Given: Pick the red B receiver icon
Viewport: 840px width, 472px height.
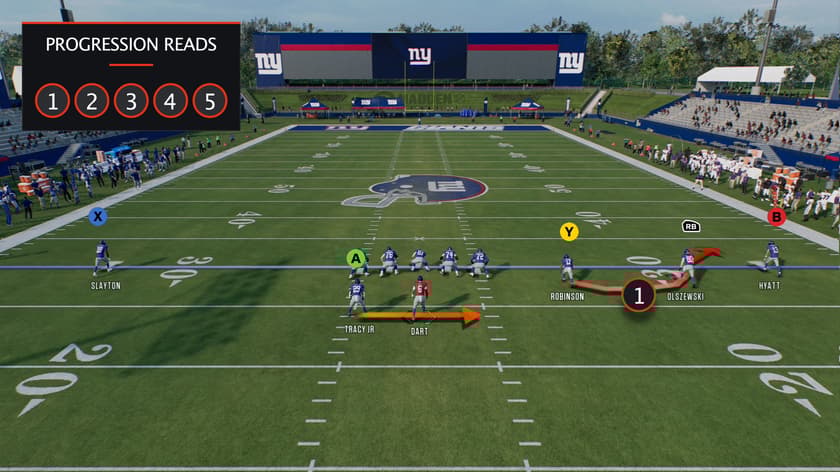Looking at the screenshot, I should click(777, 216).
